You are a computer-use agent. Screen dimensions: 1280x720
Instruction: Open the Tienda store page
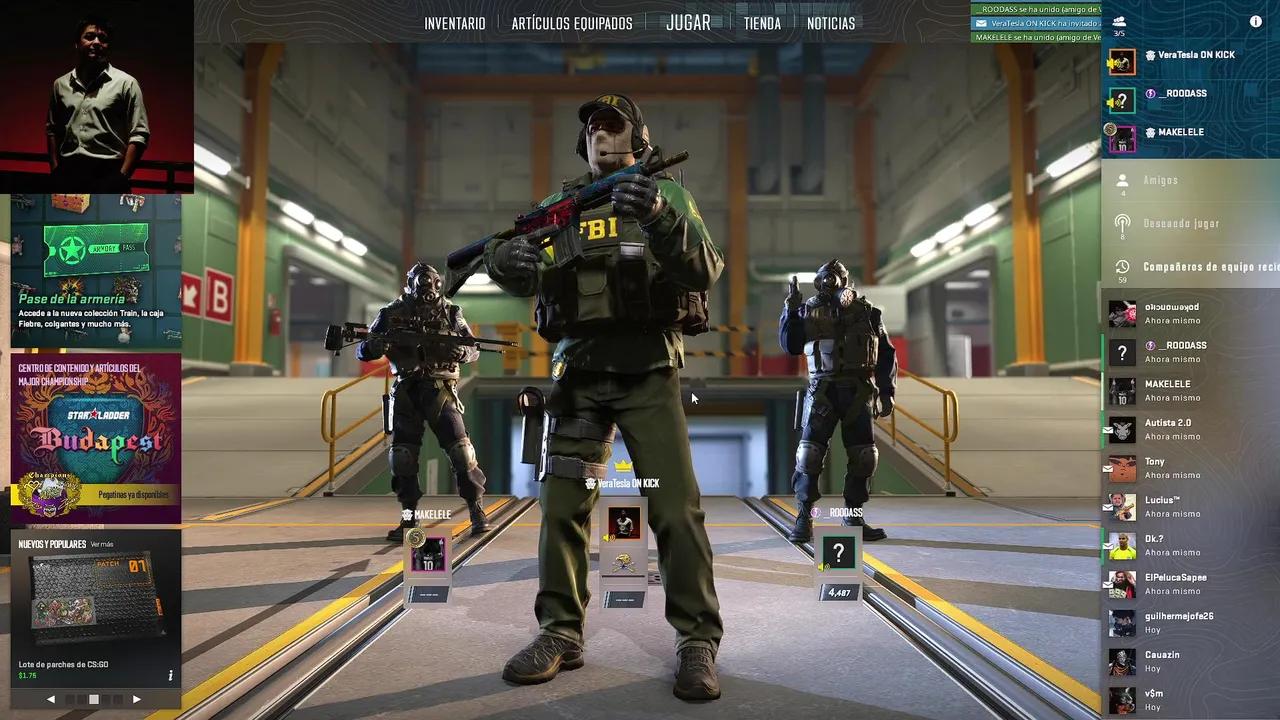pyautogui.click(x=762, y=23)
